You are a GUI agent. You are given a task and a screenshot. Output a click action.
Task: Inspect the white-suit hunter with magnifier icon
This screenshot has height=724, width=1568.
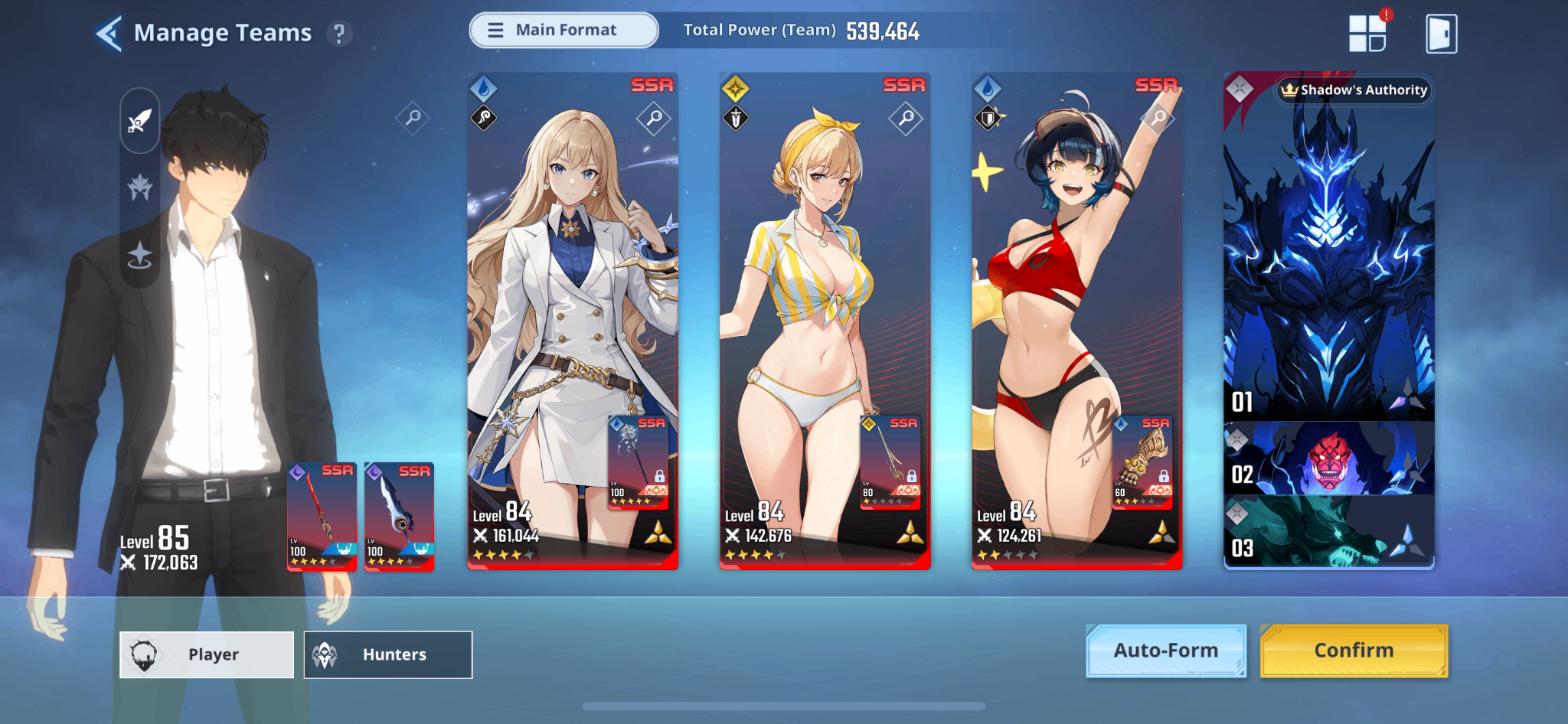click(x=654, y=119)
